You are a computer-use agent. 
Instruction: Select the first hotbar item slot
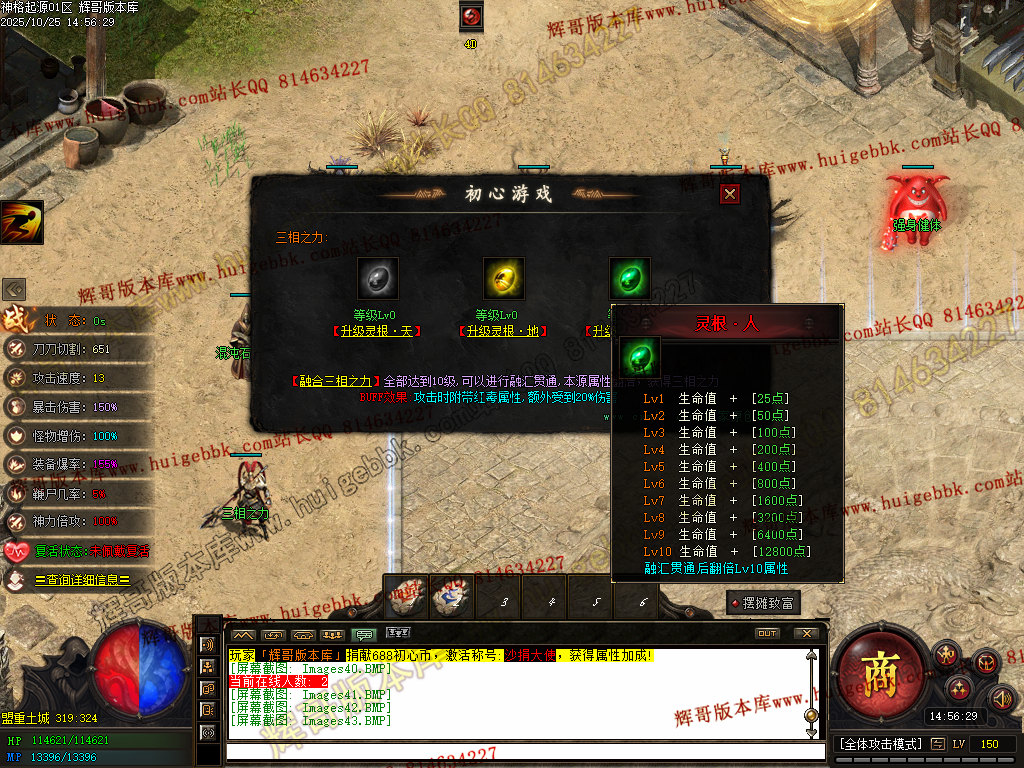pyautogui.click(x=407, y=597)
